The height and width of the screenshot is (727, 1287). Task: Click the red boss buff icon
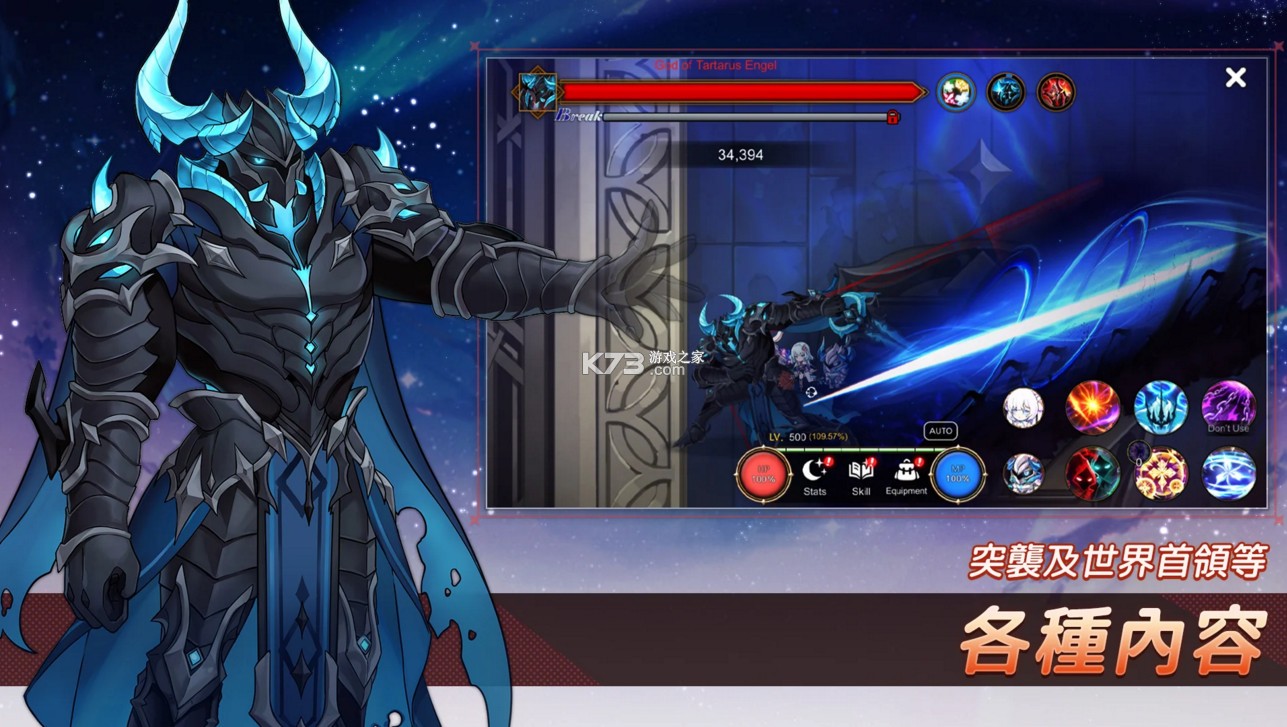(x=1056, y=92)
